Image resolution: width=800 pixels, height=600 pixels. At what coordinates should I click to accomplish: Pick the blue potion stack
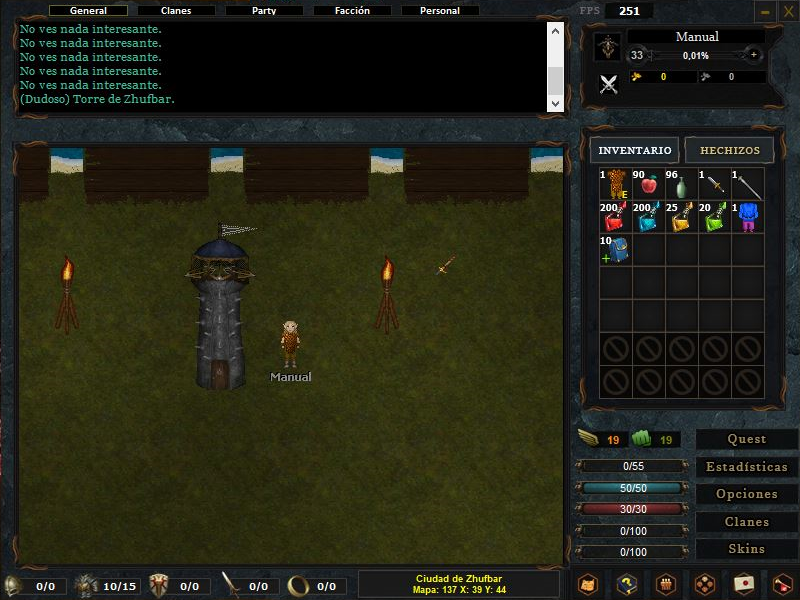(648, 217)
